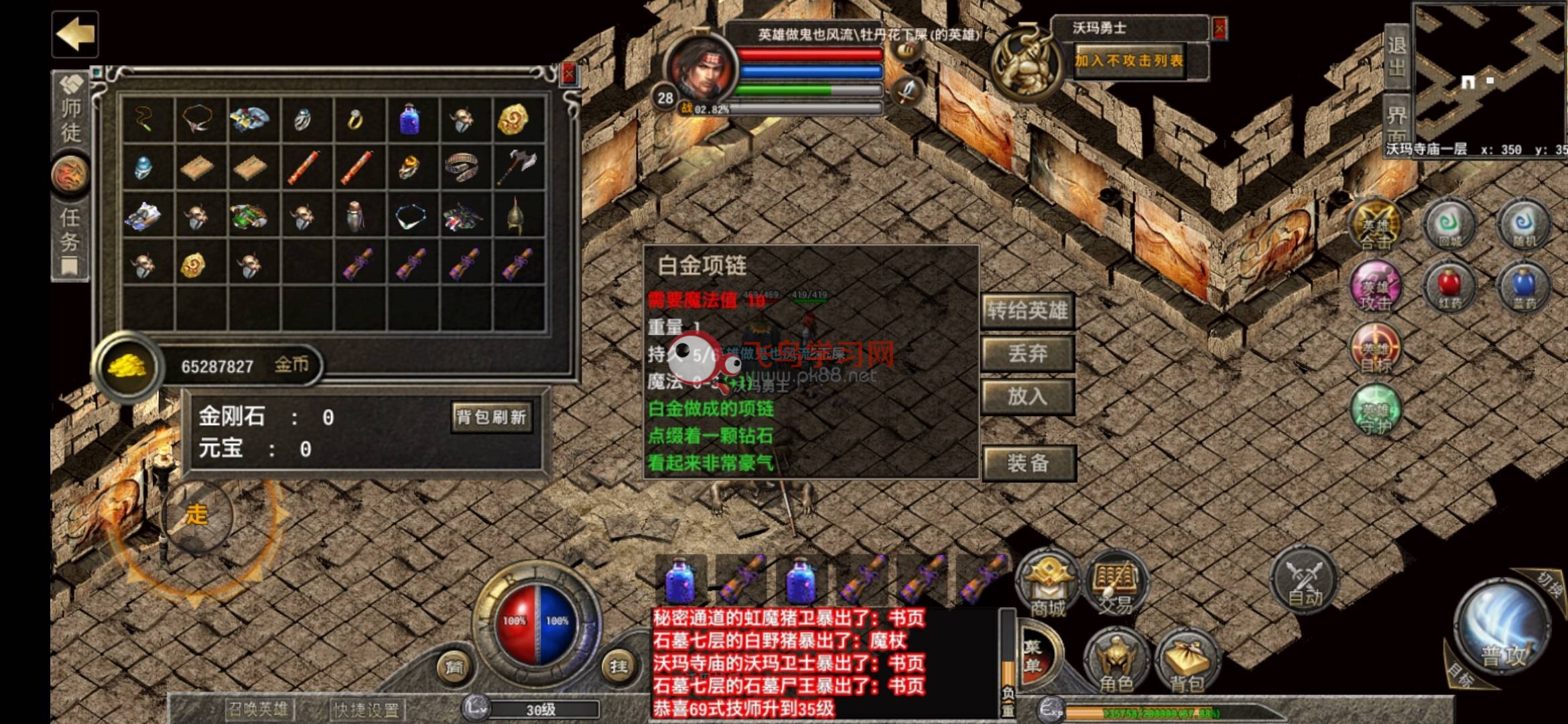Transfer item with 转给英雄 button
This screenshot has width=1568, height=724.
pyautogui.click(x=1027, y=310)
